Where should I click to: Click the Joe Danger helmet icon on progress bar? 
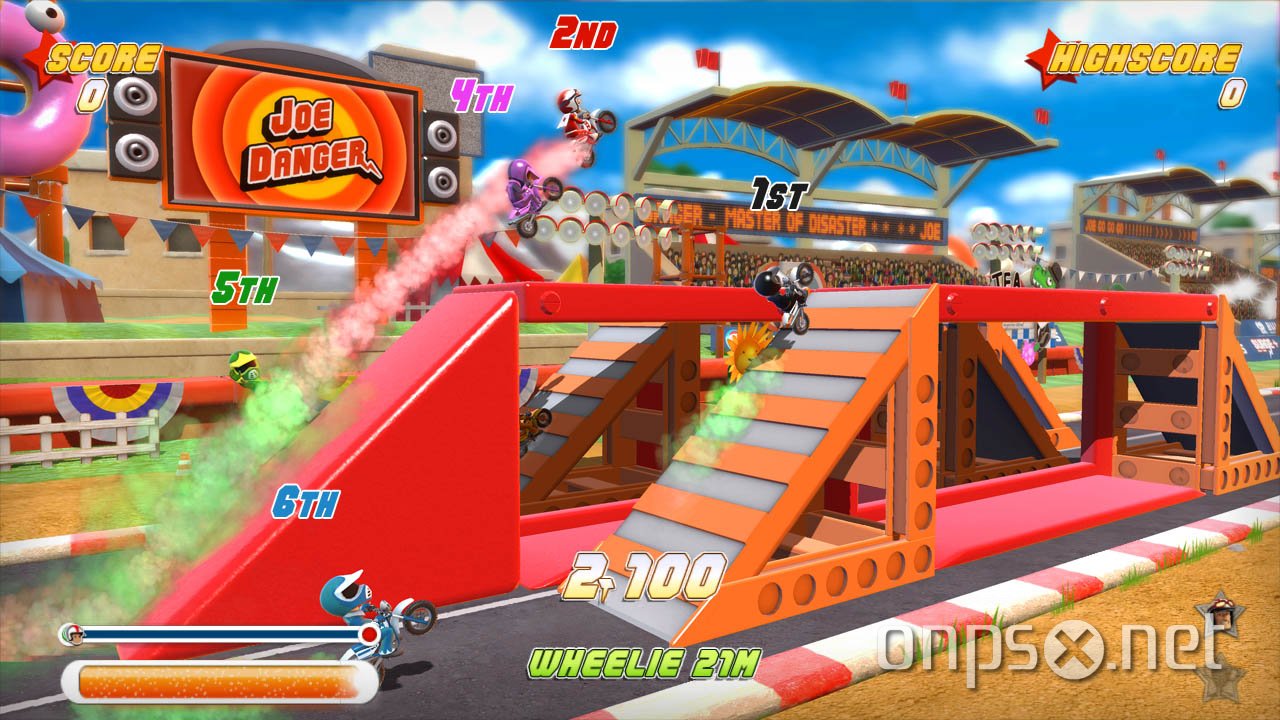(73, 635)
